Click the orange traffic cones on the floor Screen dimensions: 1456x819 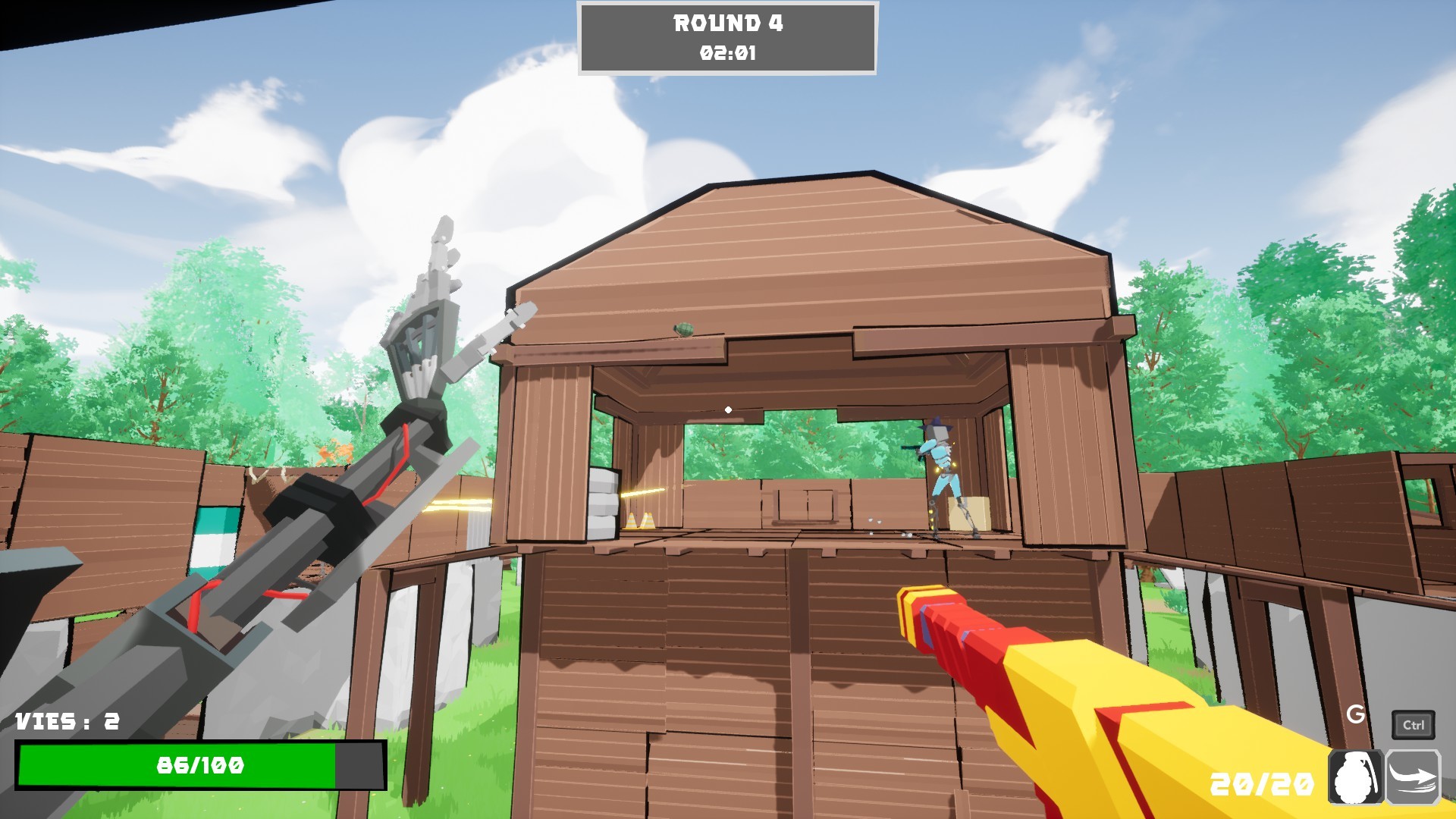click(639, 520)
